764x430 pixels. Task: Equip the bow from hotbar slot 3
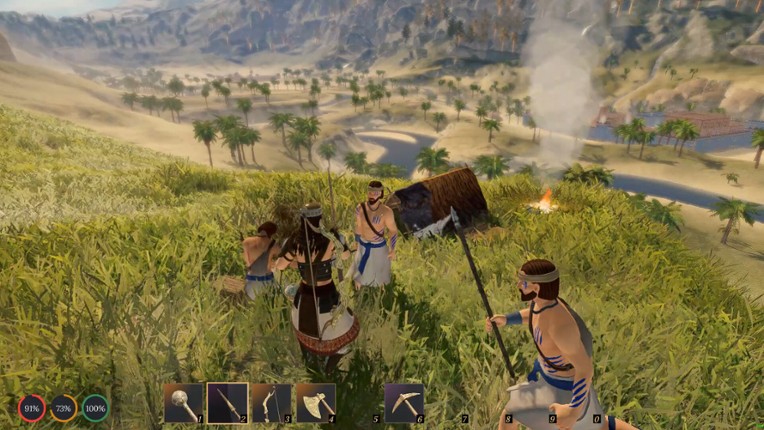[271, 403]
